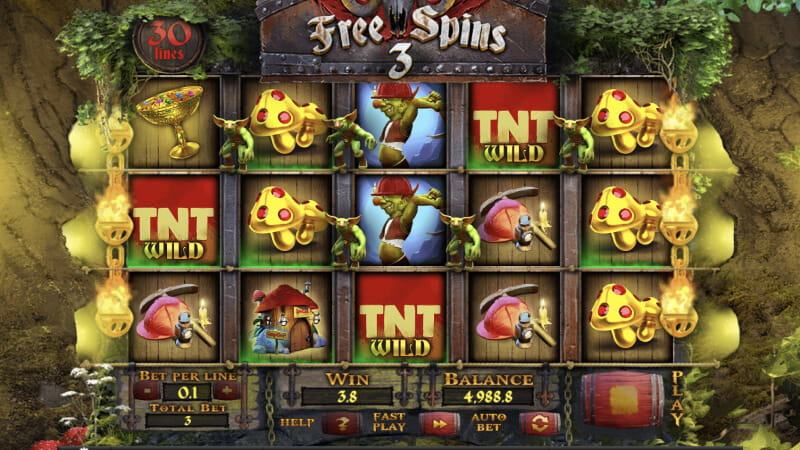Open the Help question mark button
The width and height of the screenshot is (800, 450).
coord(340,424)
